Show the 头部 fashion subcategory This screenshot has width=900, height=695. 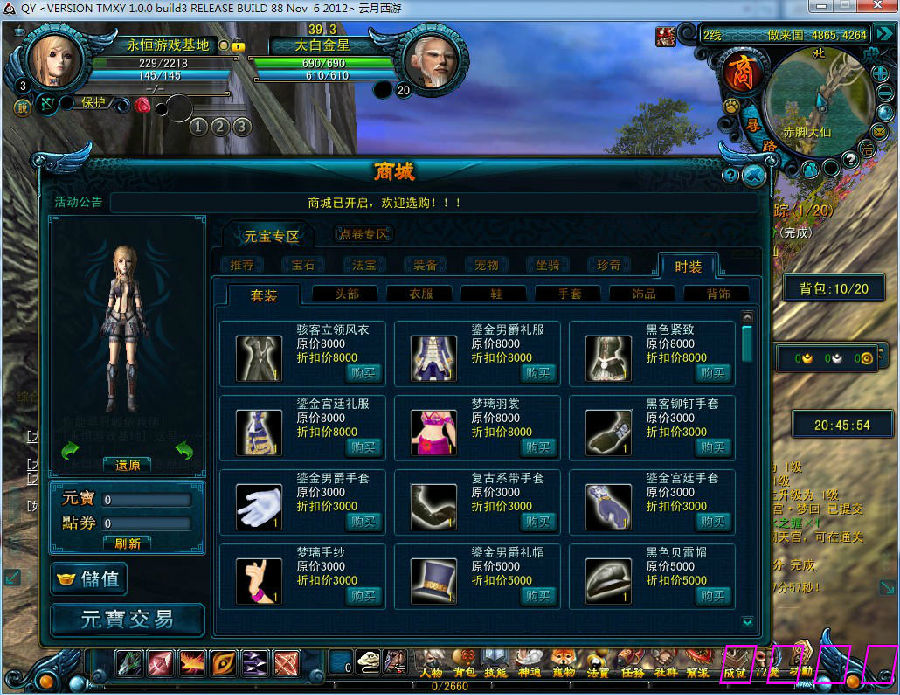point(347,294)
